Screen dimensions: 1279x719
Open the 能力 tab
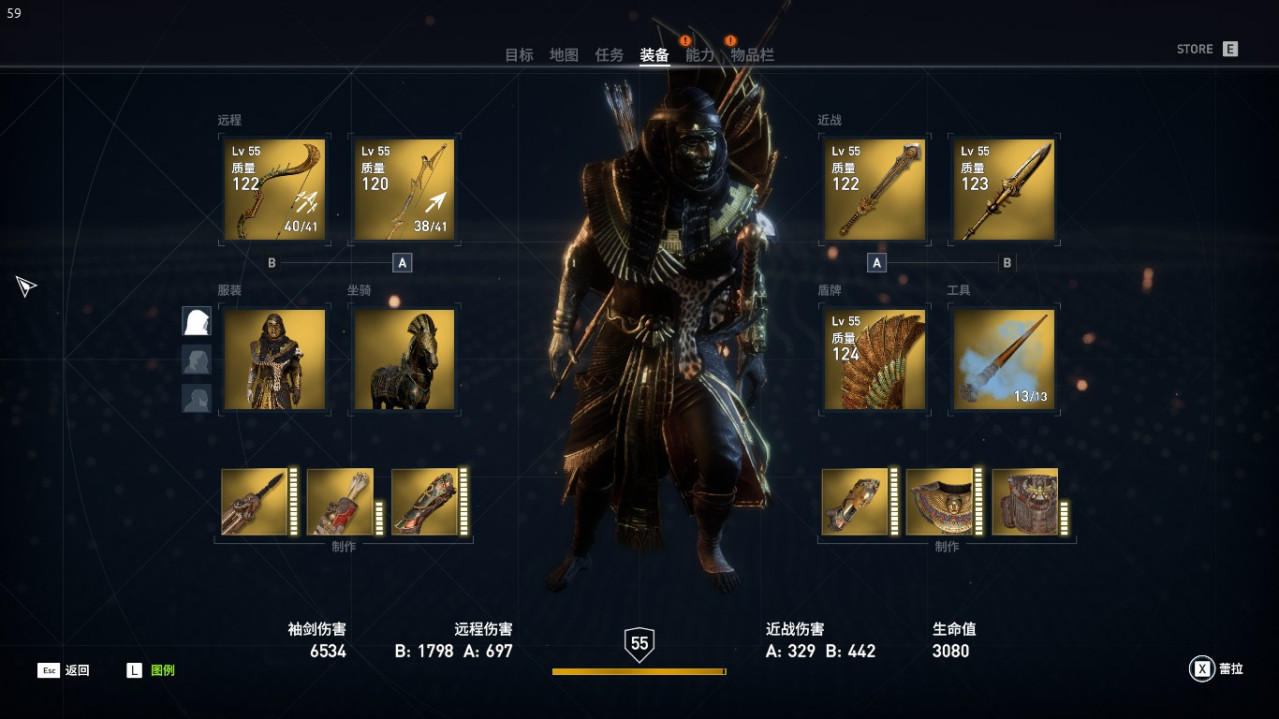click(699, 55)
